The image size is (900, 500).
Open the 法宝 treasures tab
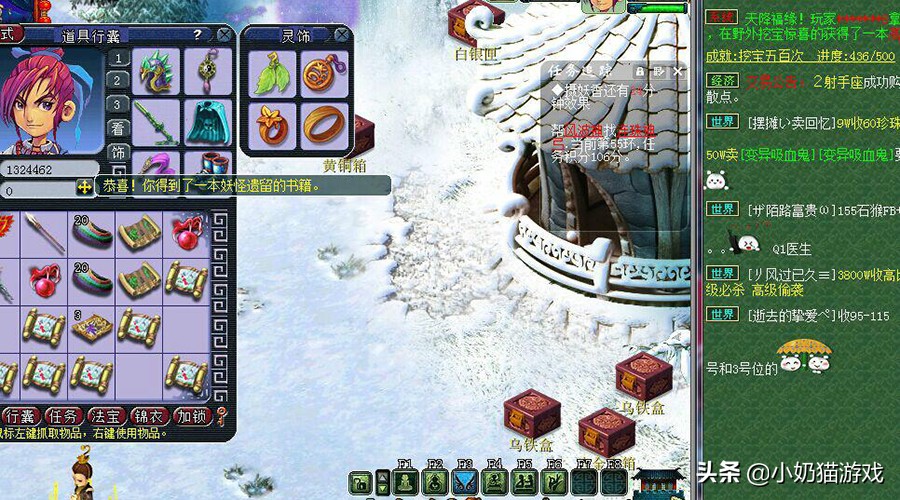pos(107,416)
